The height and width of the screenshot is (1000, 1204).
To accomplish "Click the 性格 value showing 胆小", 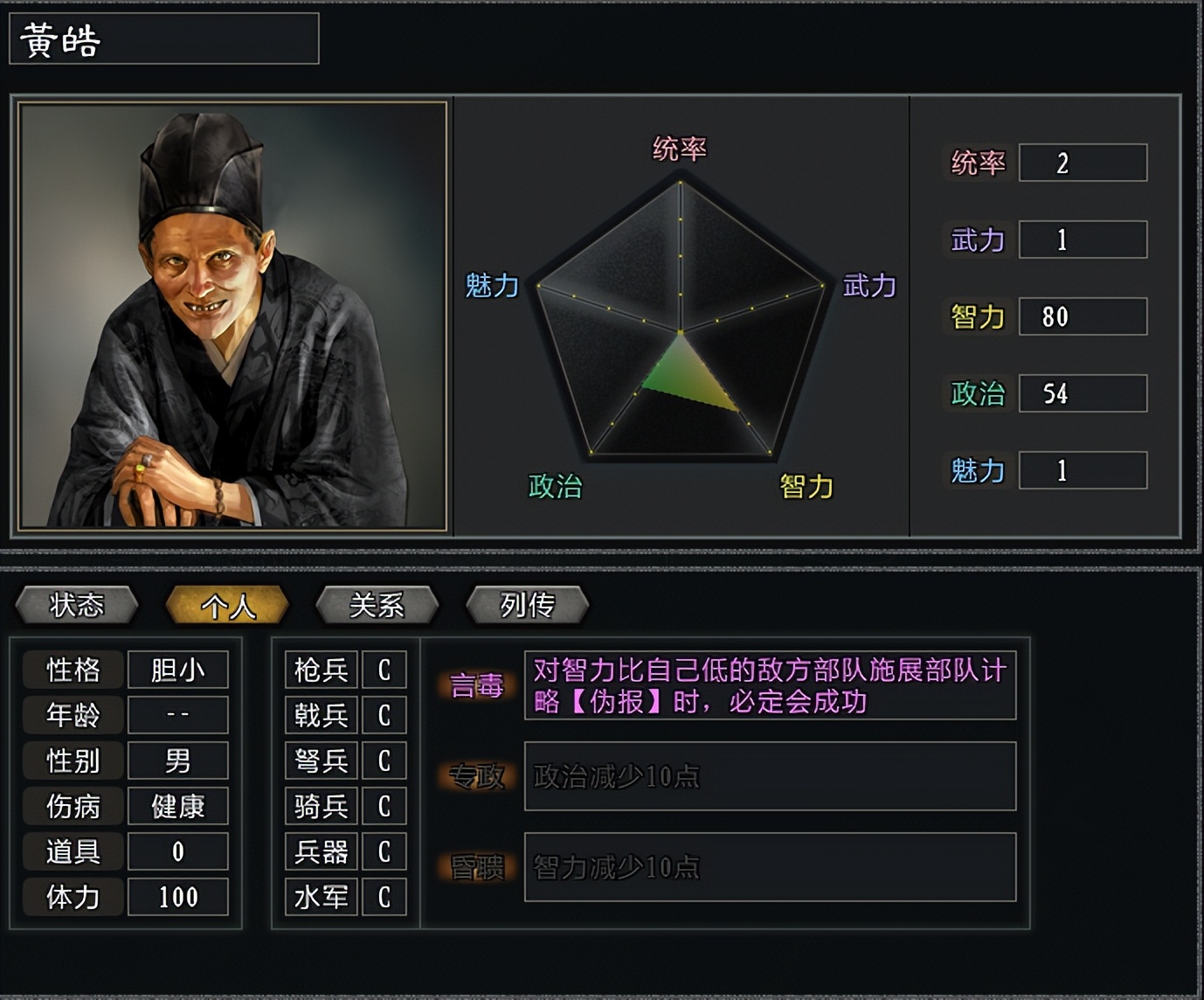I will pyautogui.click(x=177, y=670).
